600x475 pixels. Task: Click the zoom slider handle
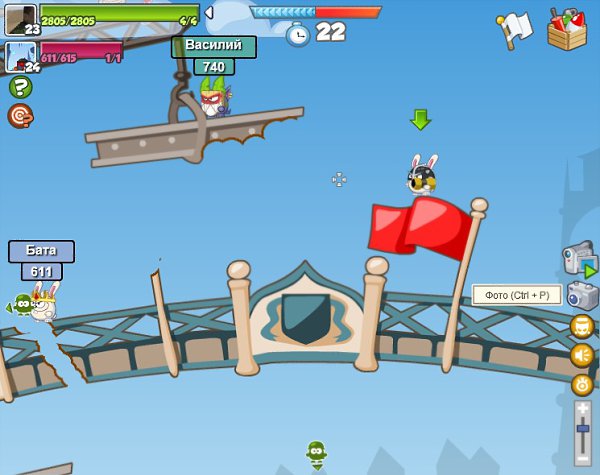583,429
